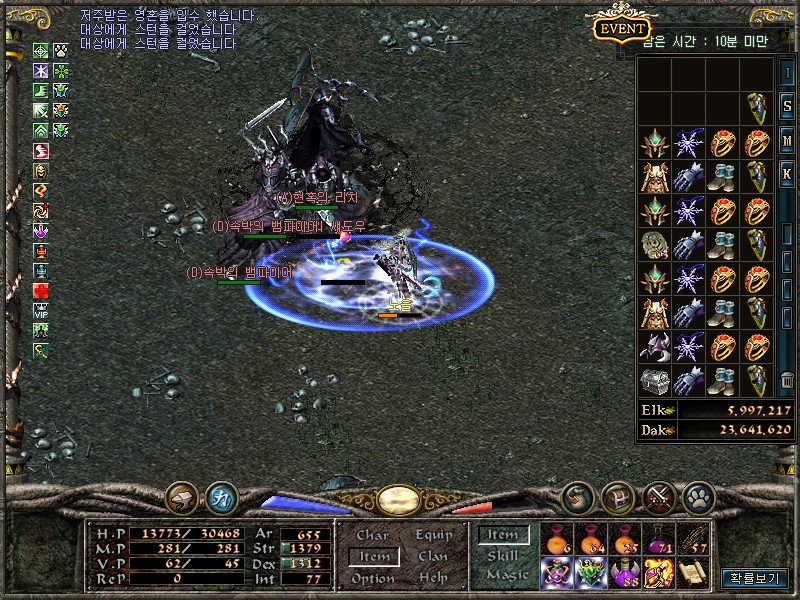Open the Help menu
This screenshot has height=600, width=800.
[433, 578]
